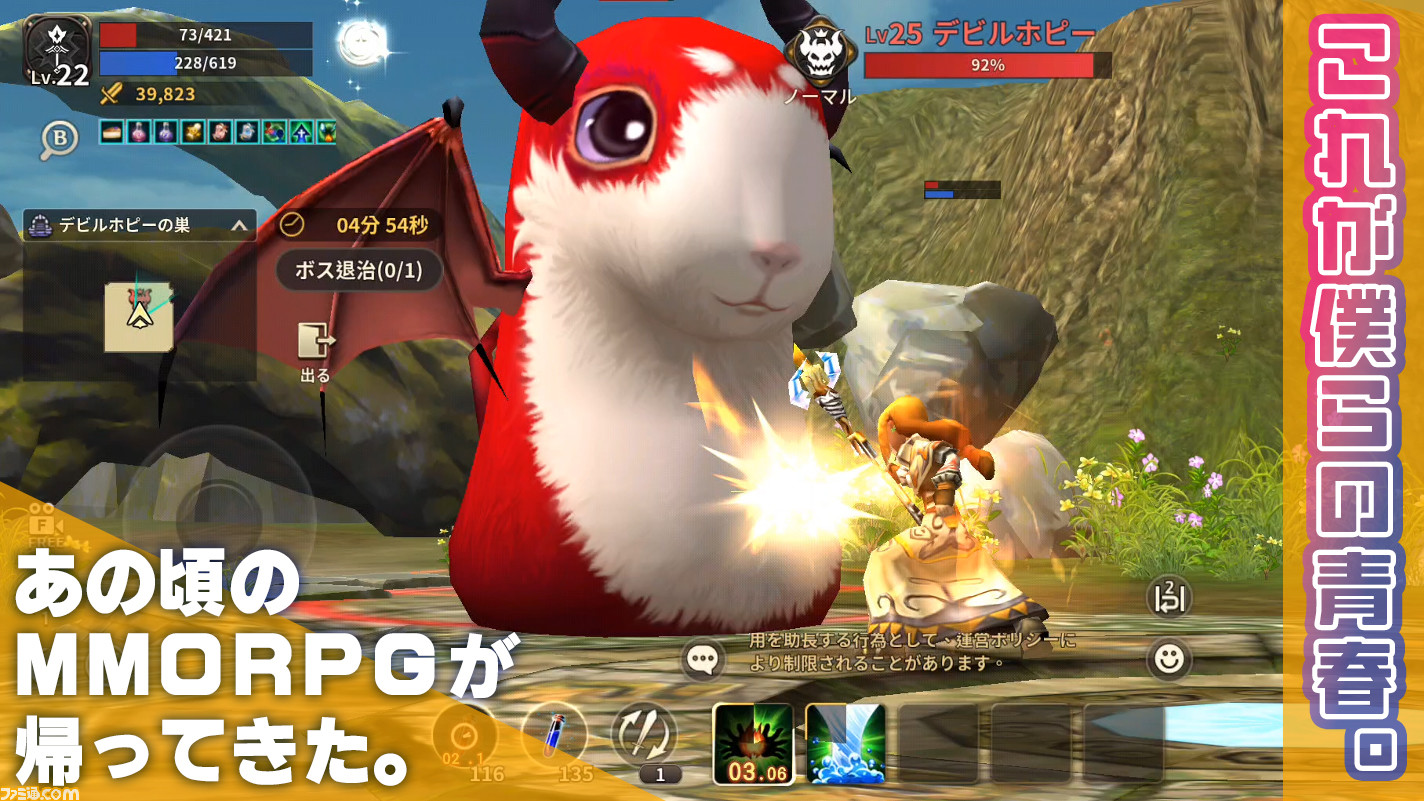Open the player Lv.22 portrait
The height and width of the screenshot is (801, 1424).
click(56, 45)
